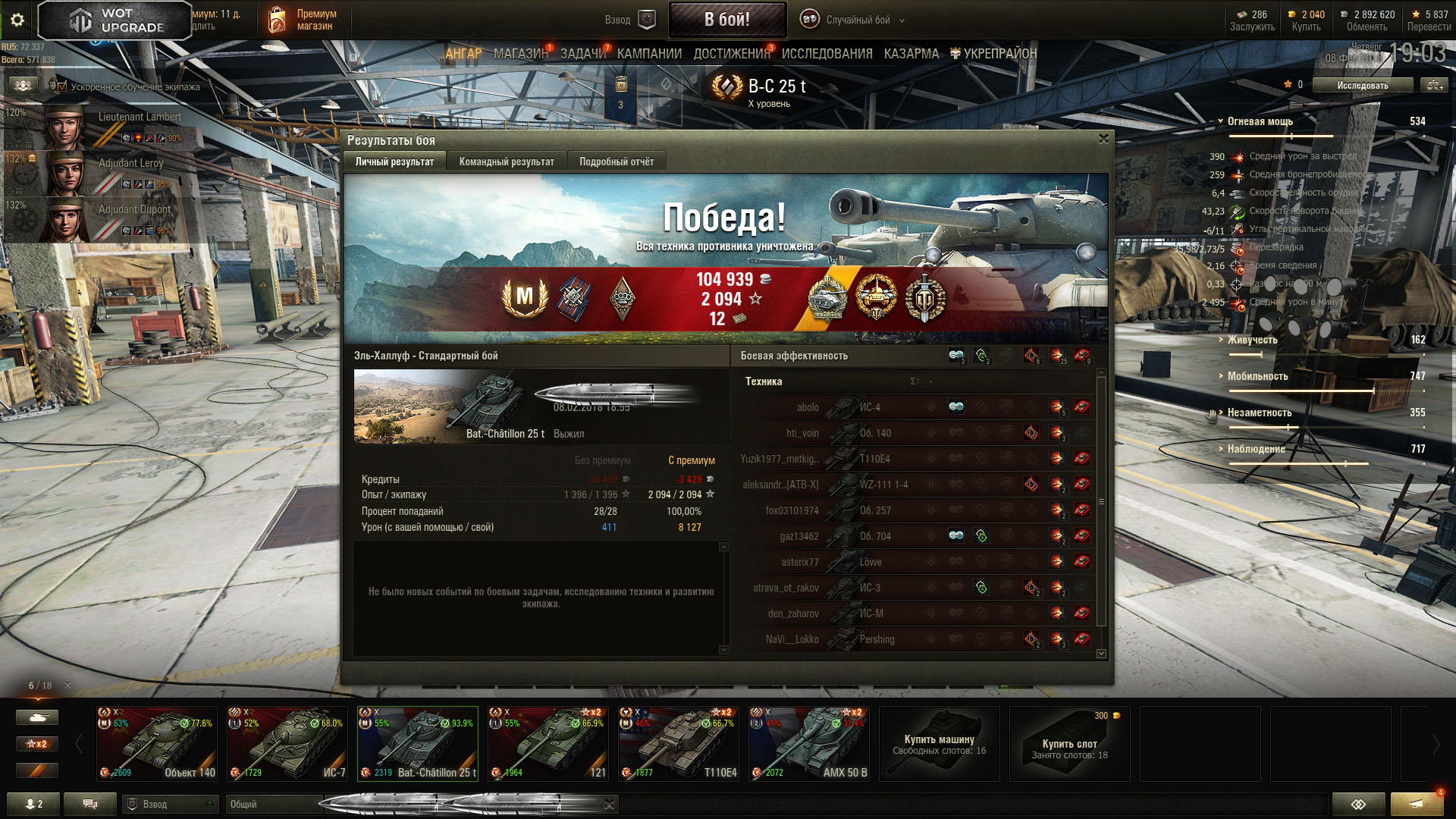This screenshot has width=1456, height=819.
Task: Select the AMX 50 B tank
Action: [809, 743]
